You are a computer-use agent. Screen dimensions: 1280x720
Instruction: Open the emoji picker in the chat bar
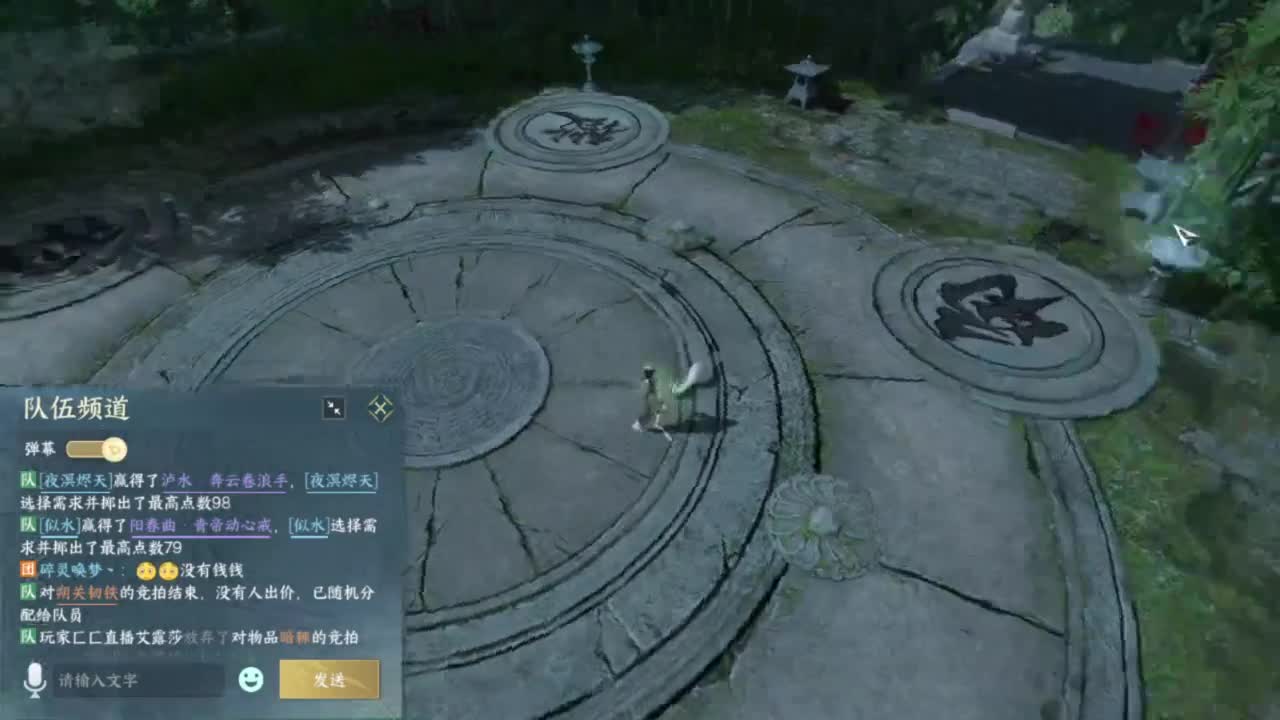(250, 680)
